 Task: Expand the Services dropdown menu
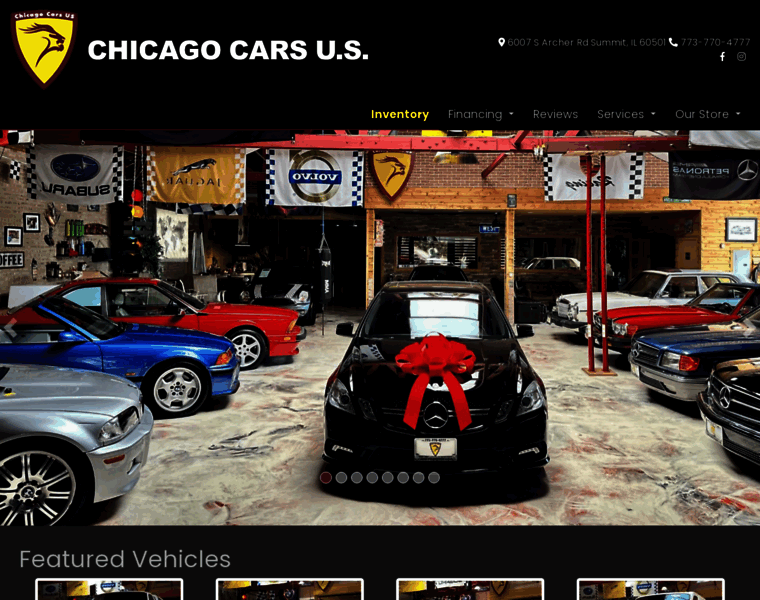pyautogui.click(x=626, y=114)
